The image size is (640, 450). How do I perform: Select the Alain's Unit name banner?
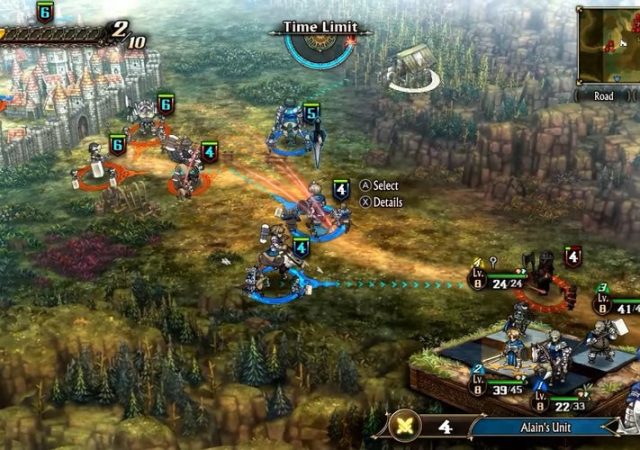coord(545,426)
